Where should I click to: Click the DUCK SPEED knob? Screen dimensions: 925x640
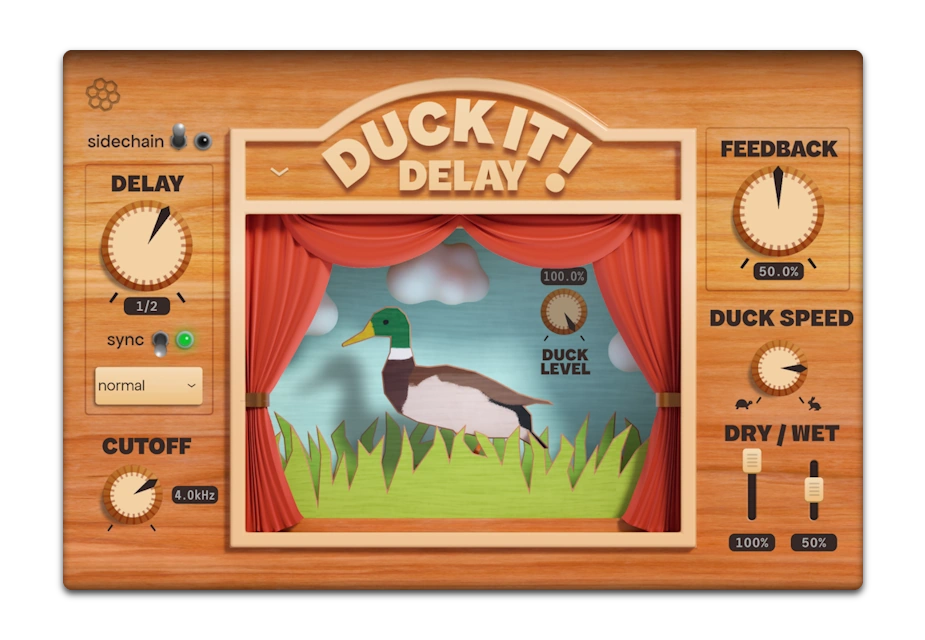tap(779, 368)
